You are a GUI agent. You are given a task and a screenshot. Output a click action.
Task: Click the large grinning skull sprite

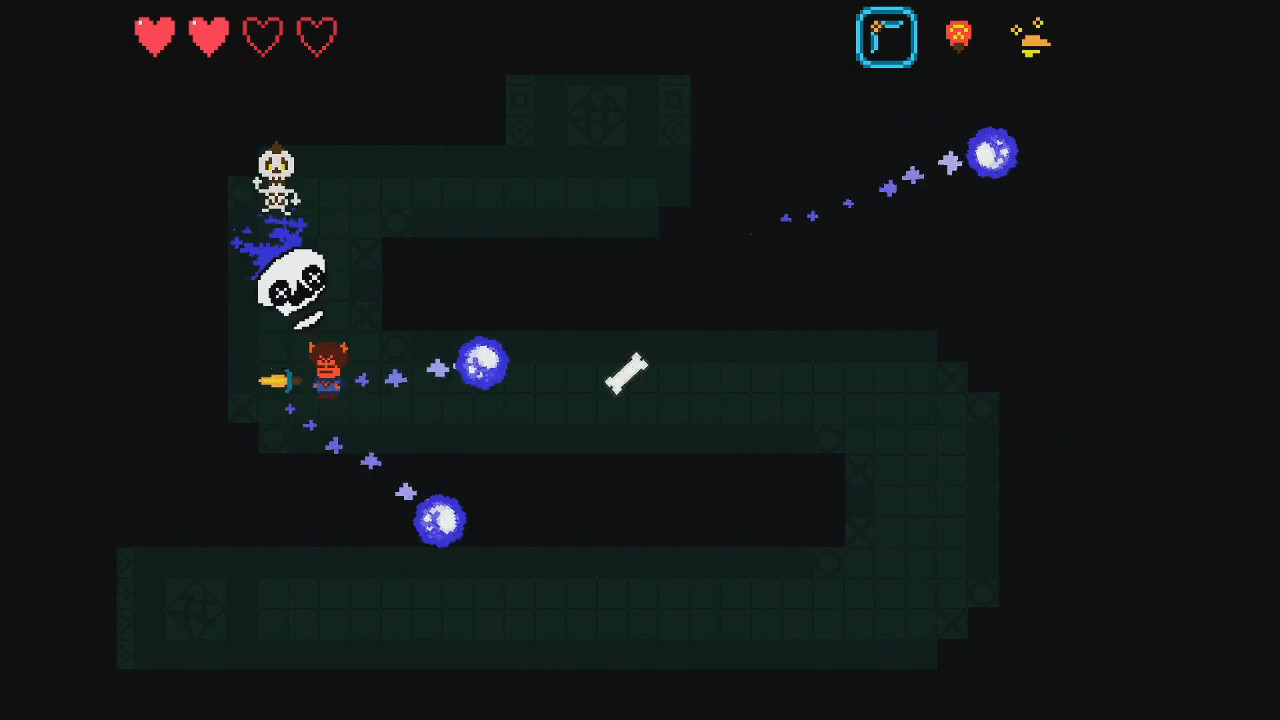(291, 285)
